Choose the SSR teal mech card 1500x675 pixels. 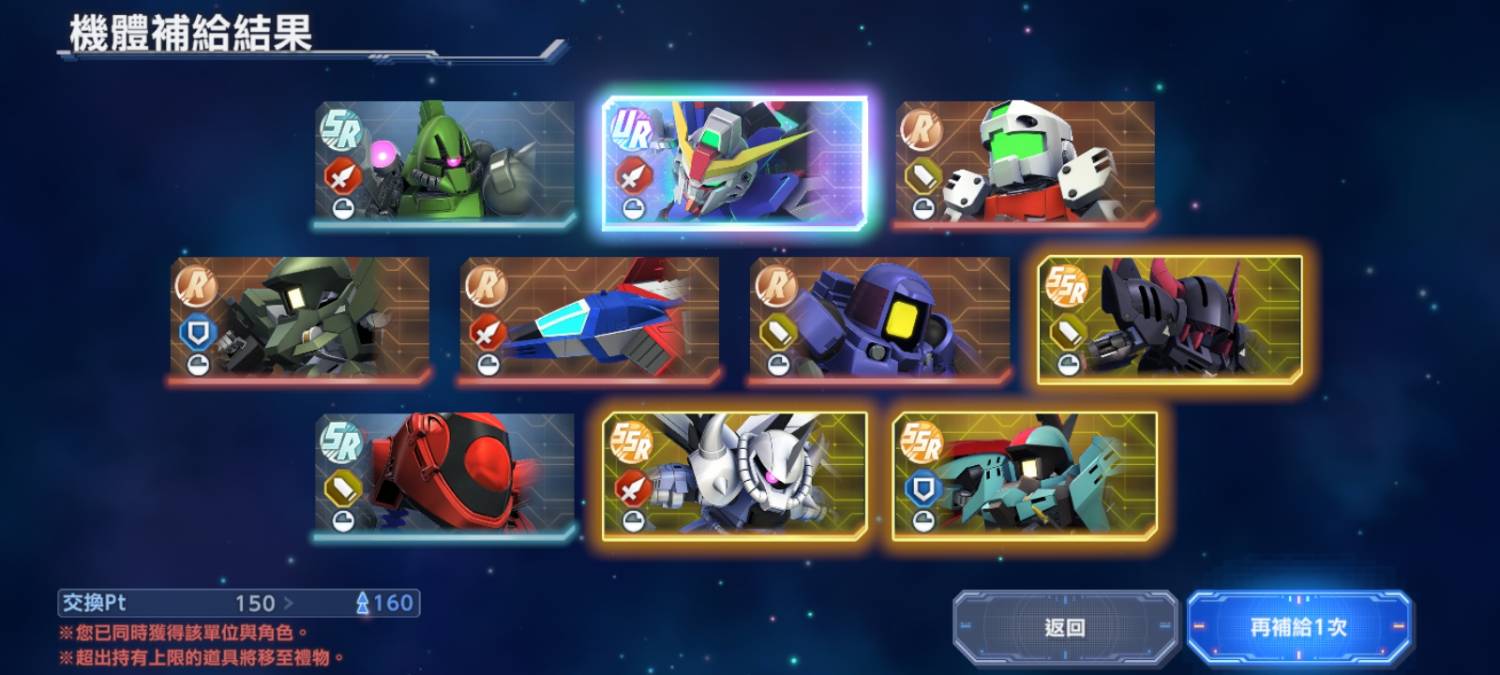tap(1025, 475)
